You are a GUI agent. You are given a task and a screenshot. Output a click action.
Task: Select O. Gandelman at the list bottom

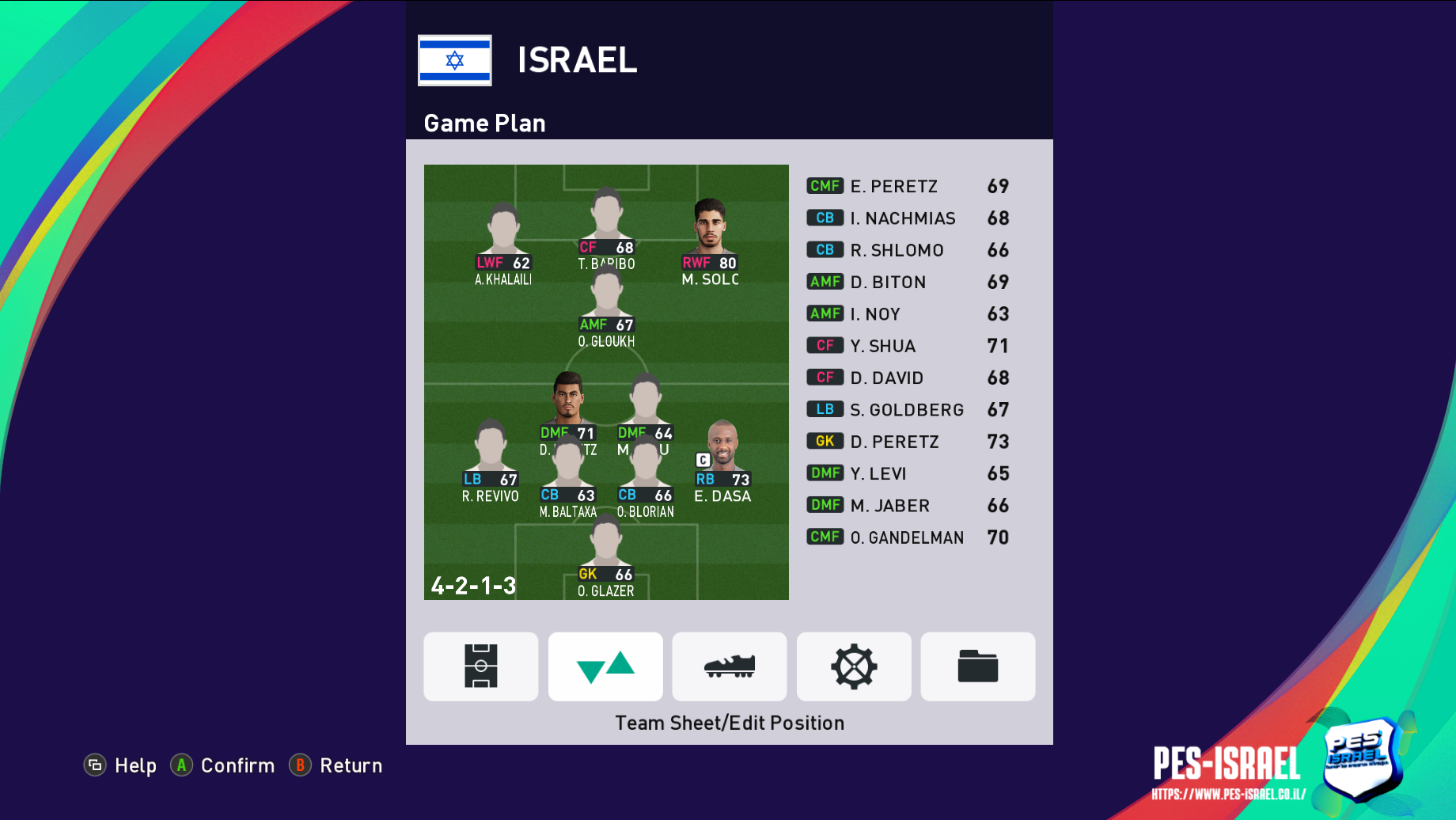(x=907, y=537)
